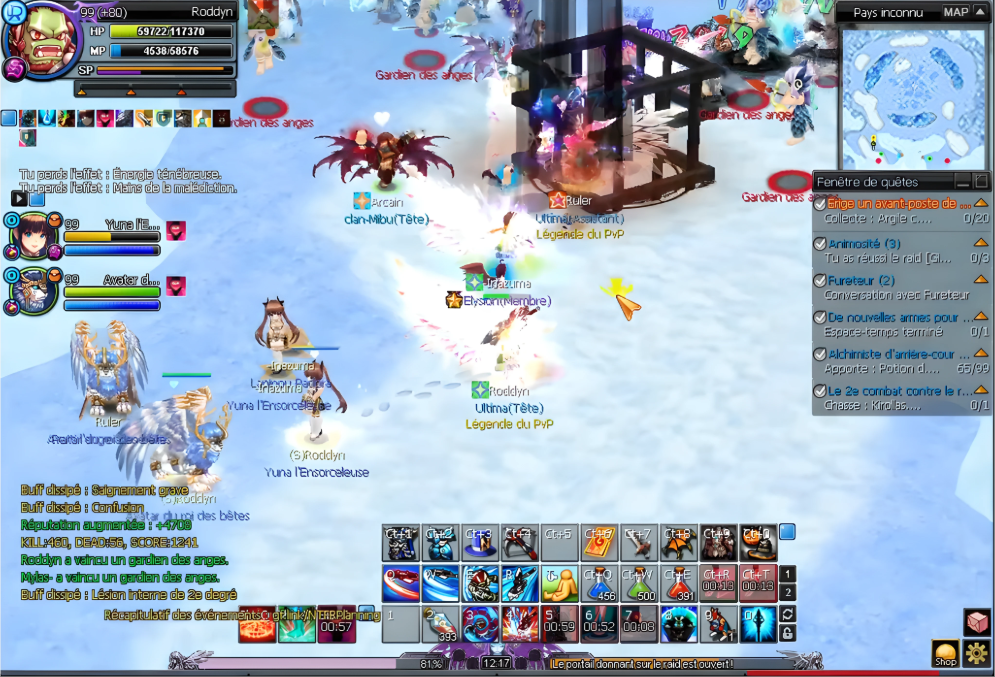Toggle the hotbar lock icon
The width and height of the screenshot is (995, 677).
(788, 634)
